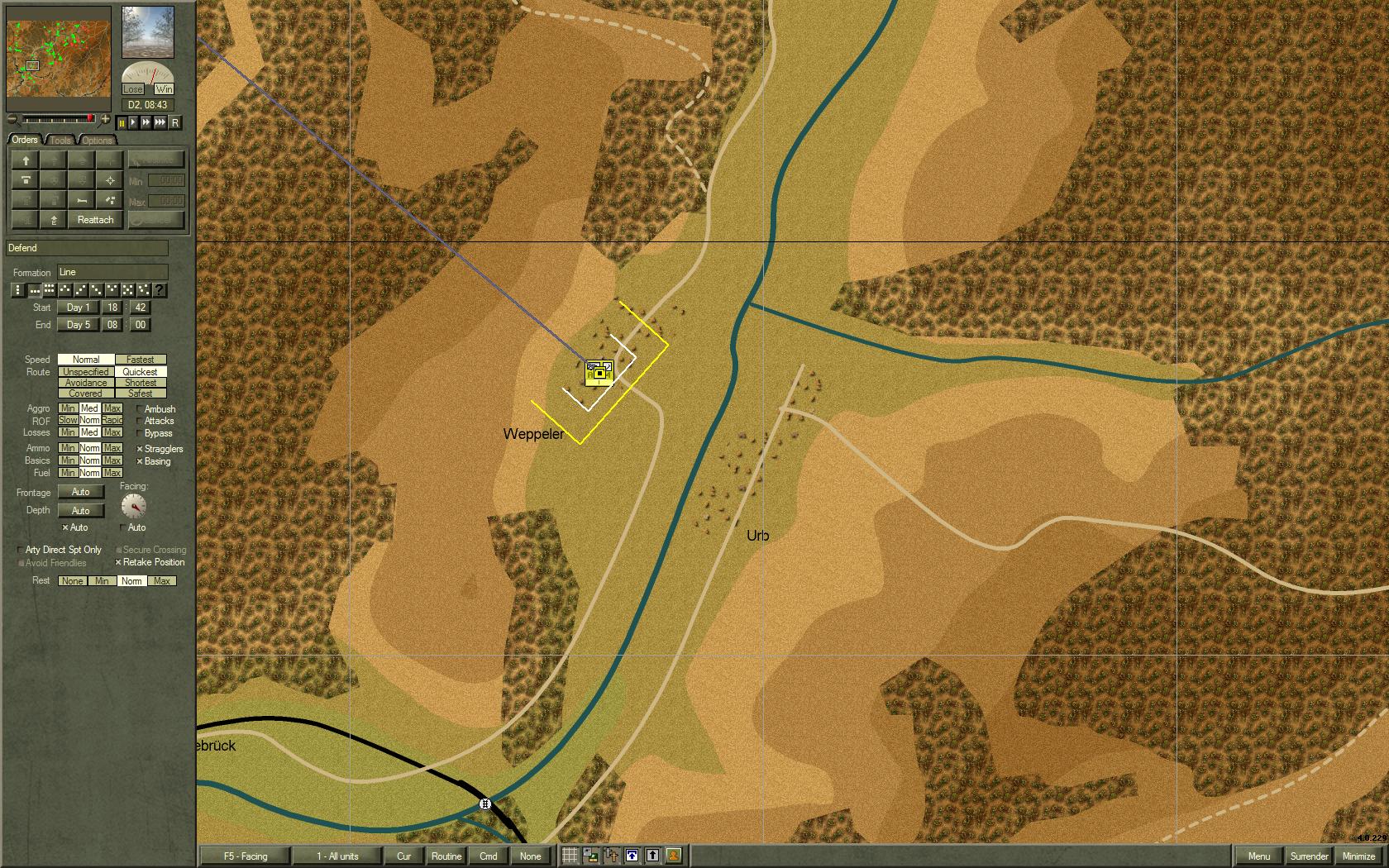
Task: Open the Options tab
Action: pyautogui.click(x=96, y=140)
